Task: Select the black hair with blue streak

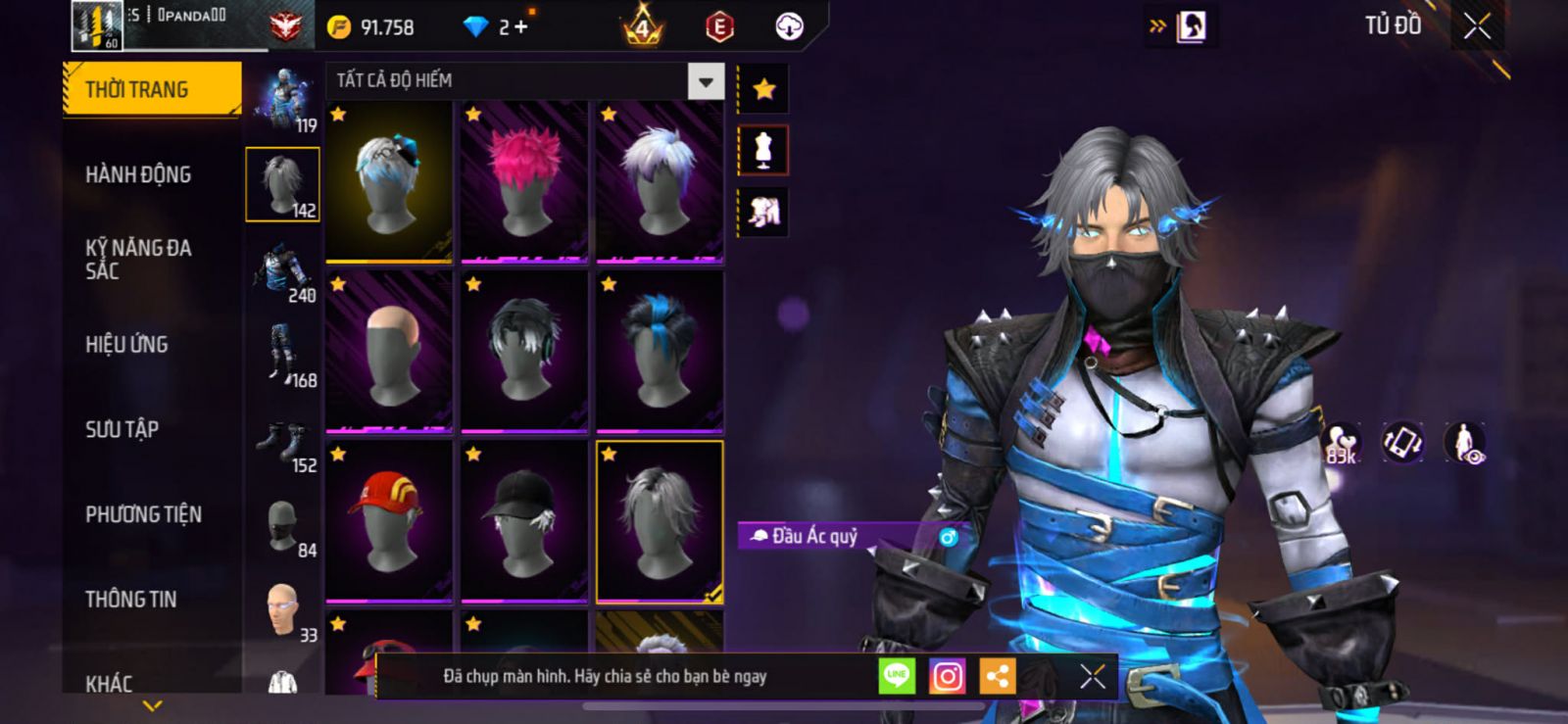Action: [660, 351]
